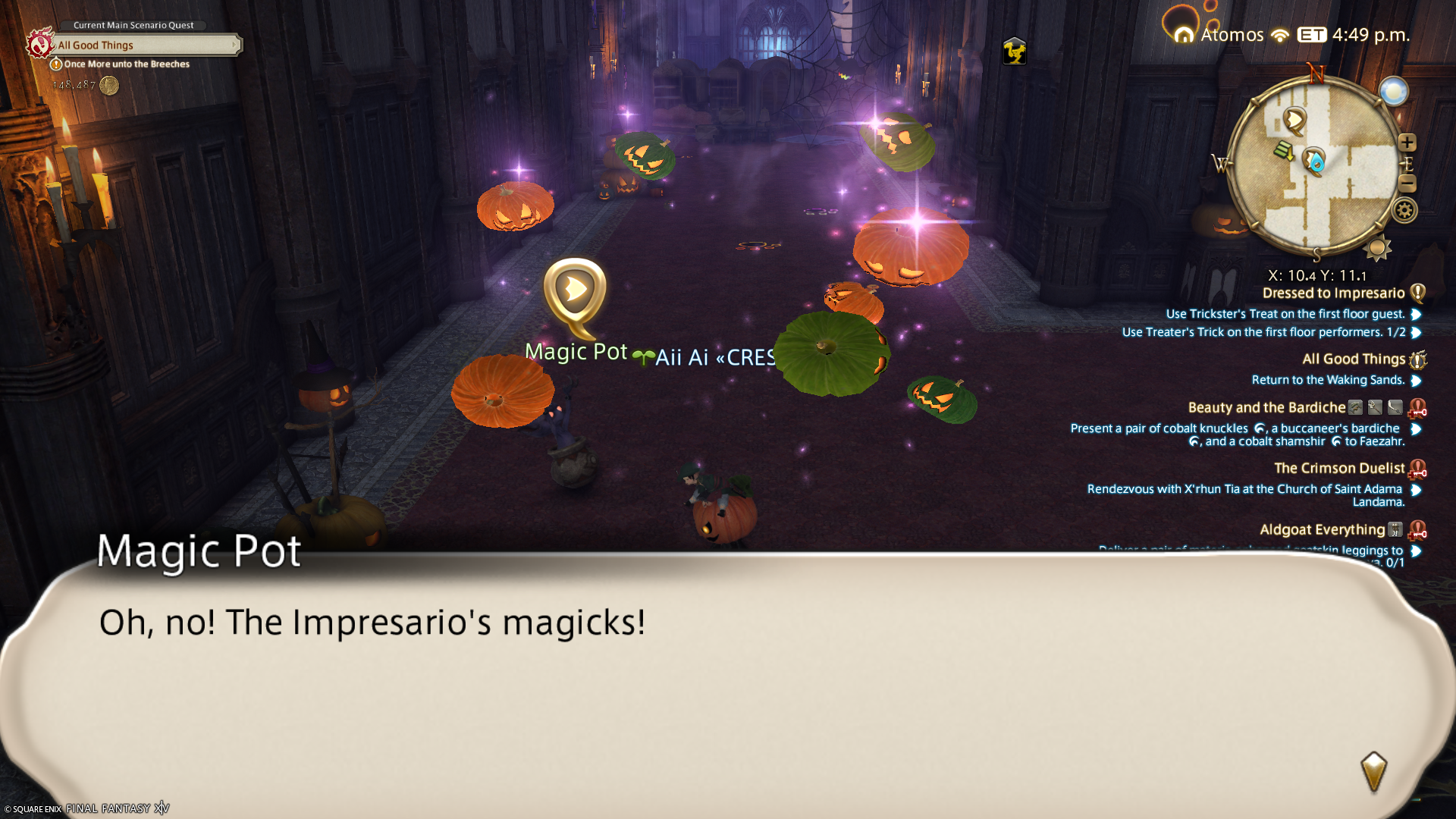Image resolution: width=1456 pixels, height=819 pixels.
Task: Open Dressed to Impresario quest entry
Action: 1333,293
